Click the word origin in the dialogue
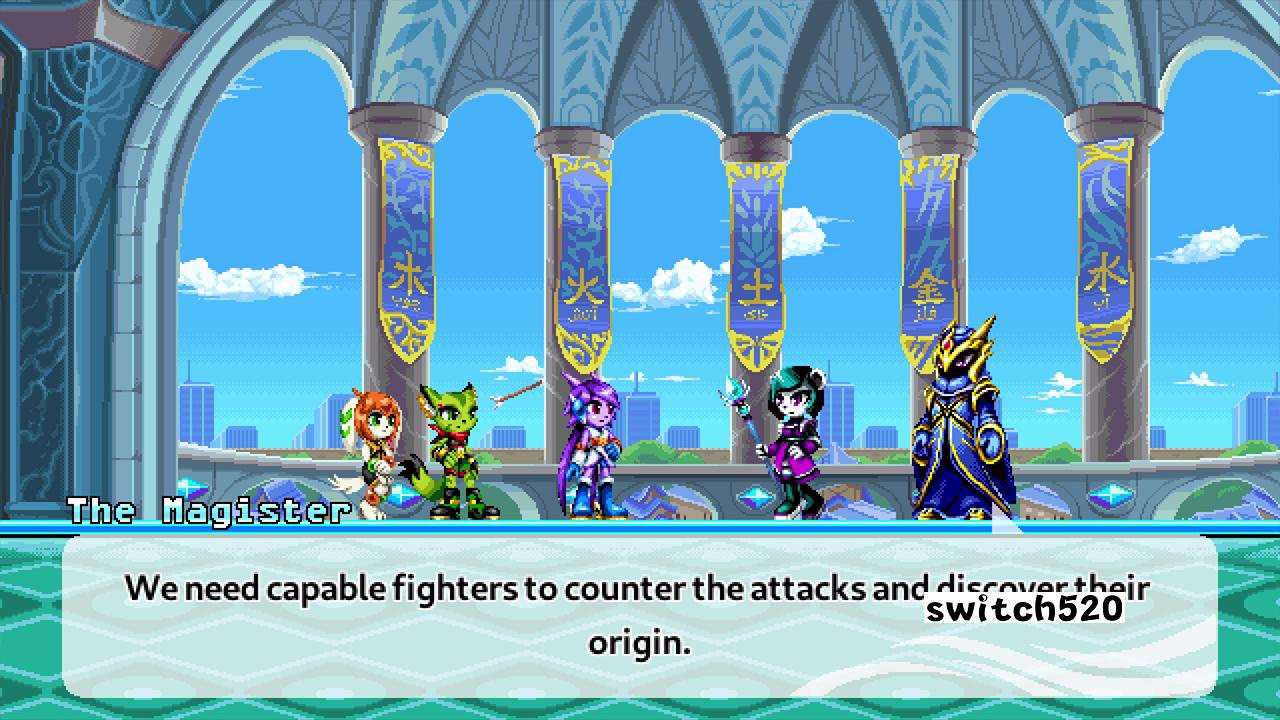This screenshot has width=1280, height=720. point(637,644)
